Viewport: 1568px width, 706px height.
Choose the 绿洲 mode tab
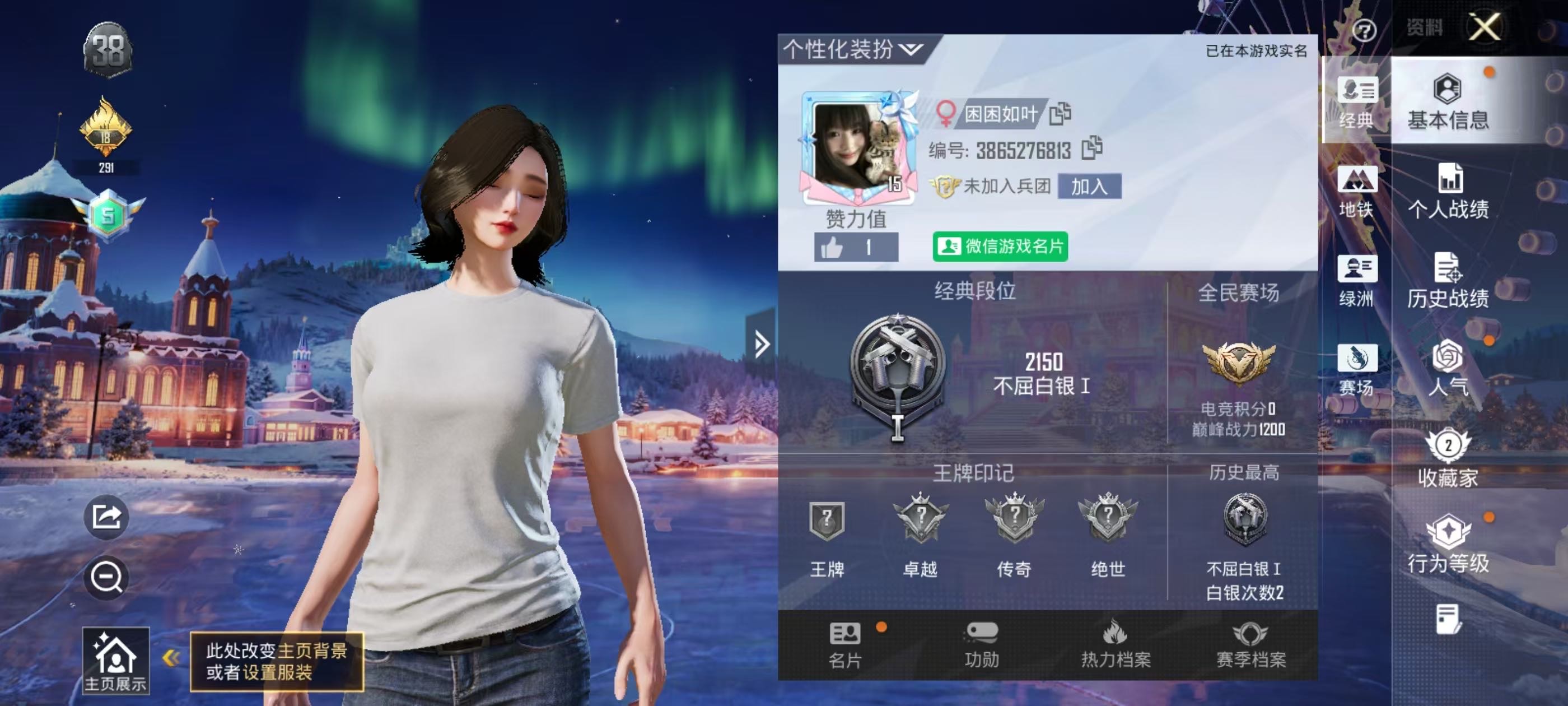click(x=1356, y=281)
